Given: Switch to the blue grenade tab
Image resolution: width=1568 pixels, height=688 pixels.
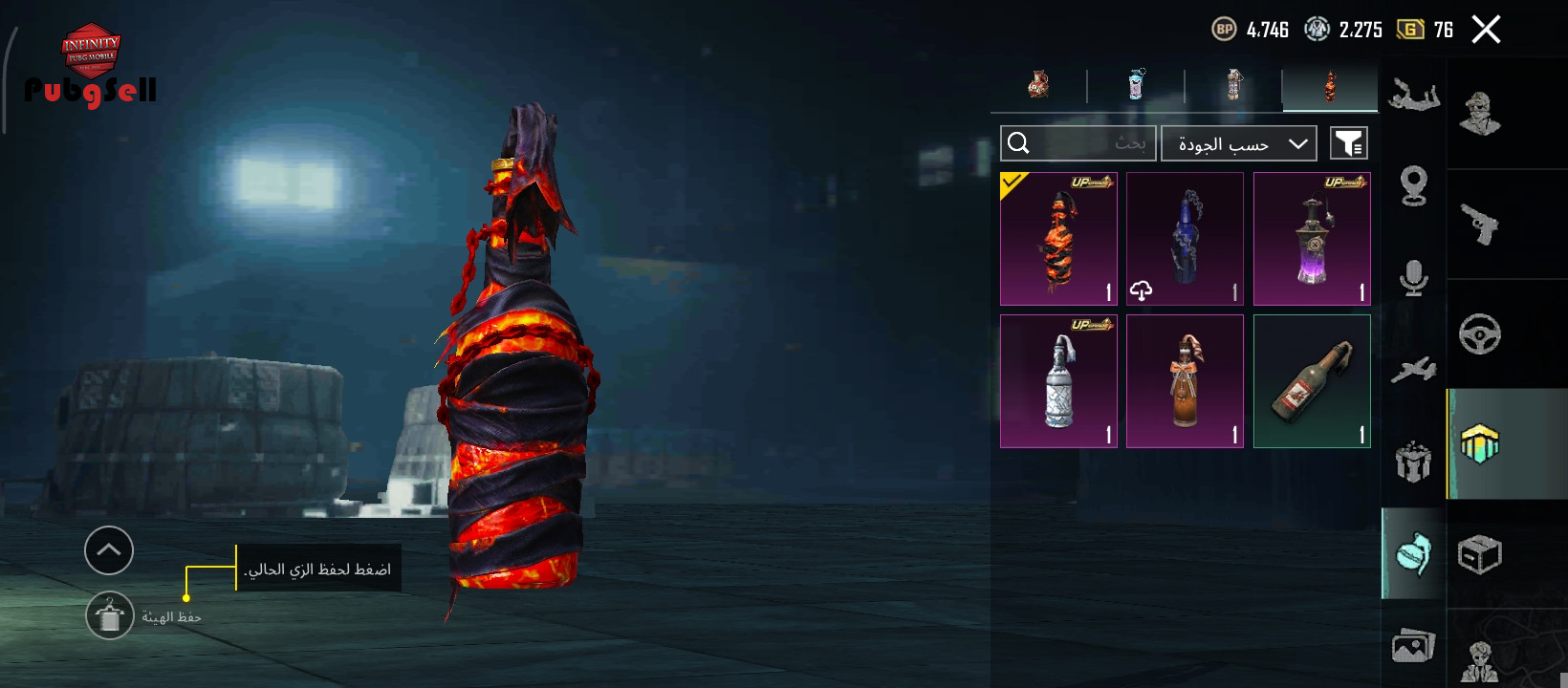Looking at the screenshot, I should click(1136, 86).
